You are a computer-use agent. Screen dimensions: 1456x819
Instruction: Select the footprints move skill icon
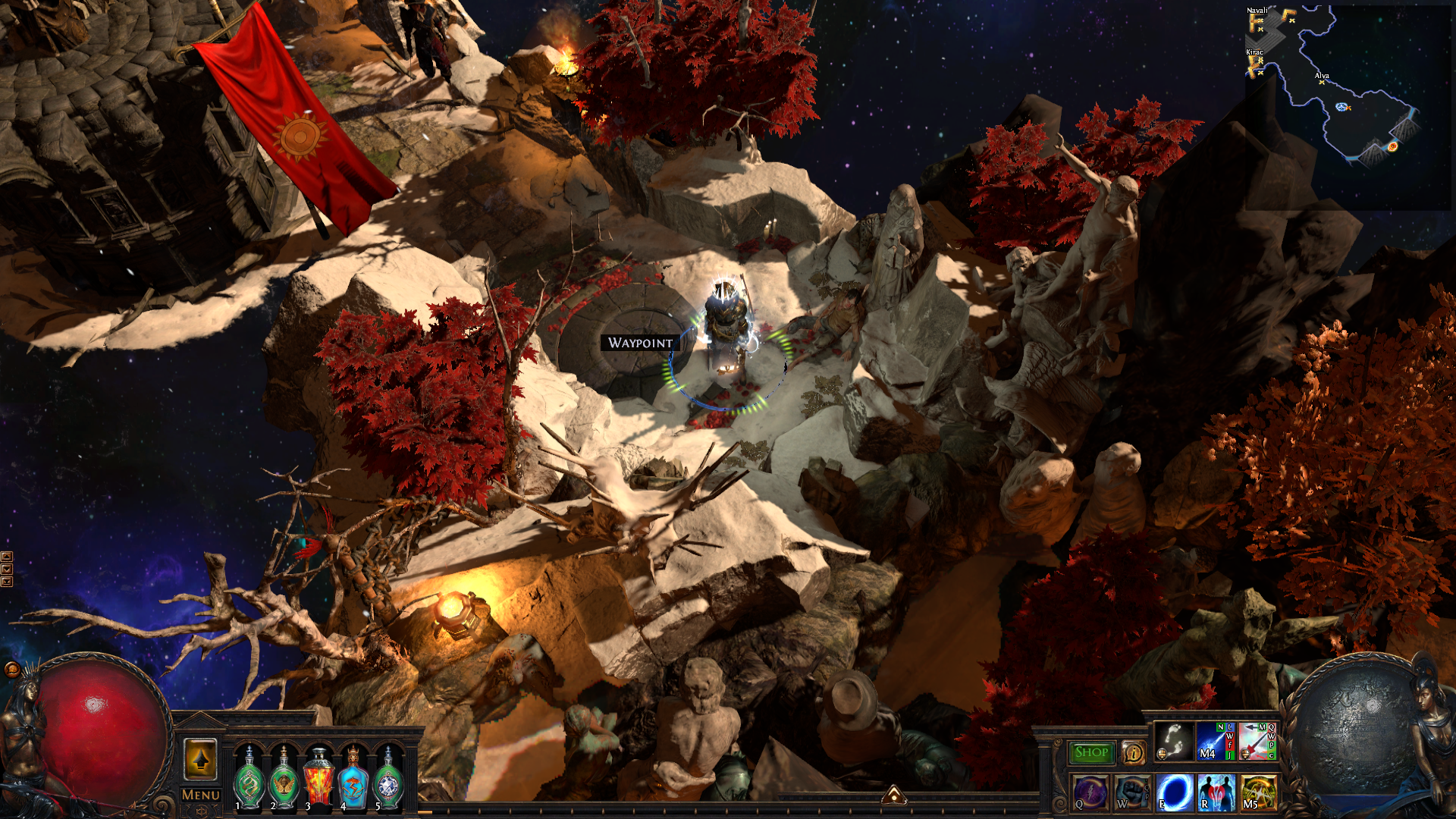(1173, 741)
